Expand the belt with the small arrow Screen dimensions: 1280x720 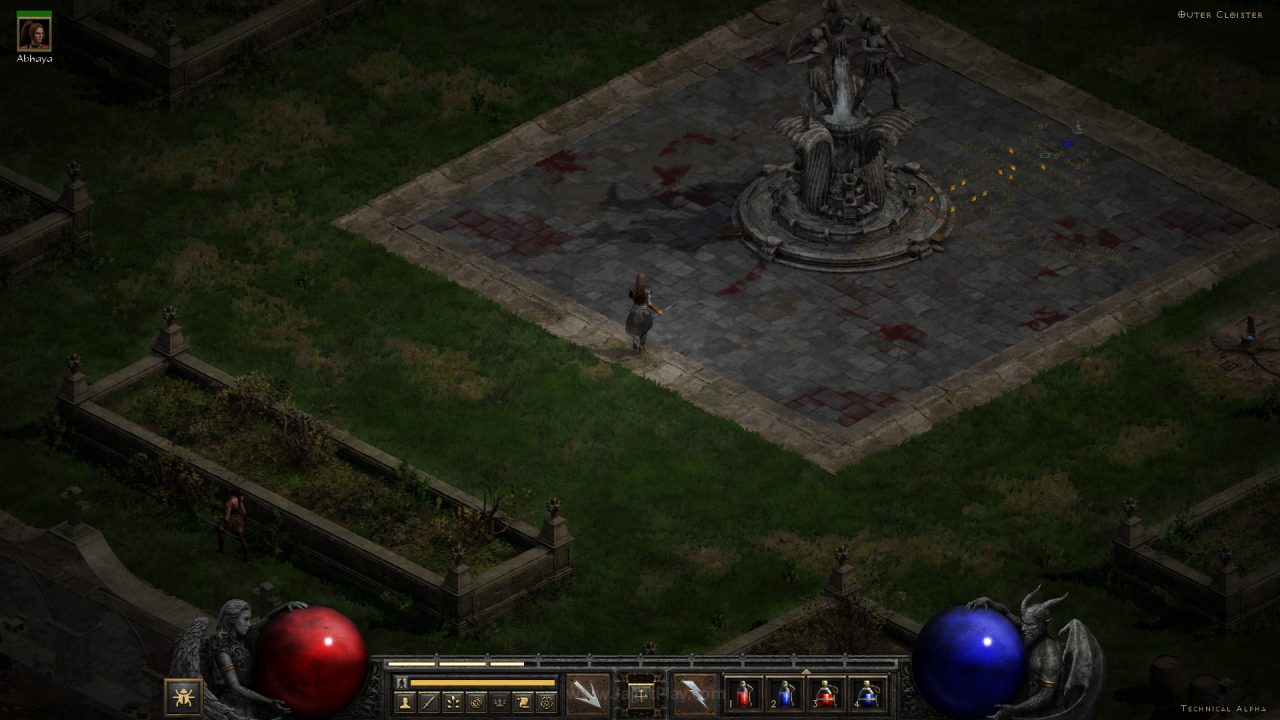click(x=806, y=670)
